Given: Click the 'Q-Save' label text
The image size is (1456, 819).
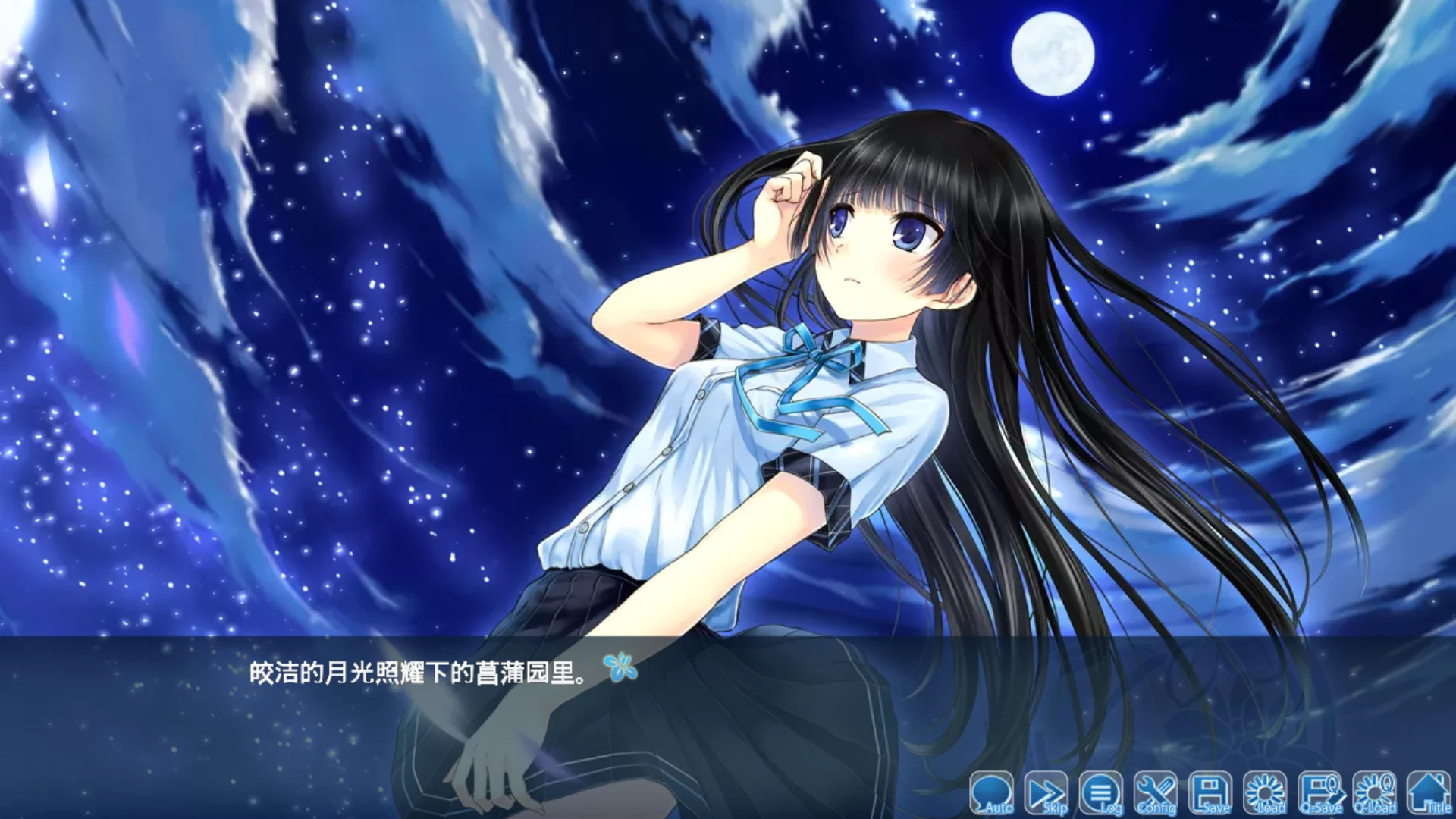Looking at the screenshot, I should tap(1323, 808).
